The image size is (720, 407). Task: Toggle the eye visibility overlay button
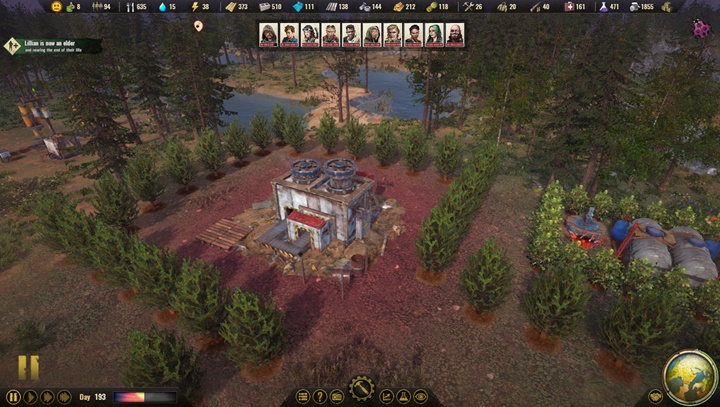coord(420,397)
